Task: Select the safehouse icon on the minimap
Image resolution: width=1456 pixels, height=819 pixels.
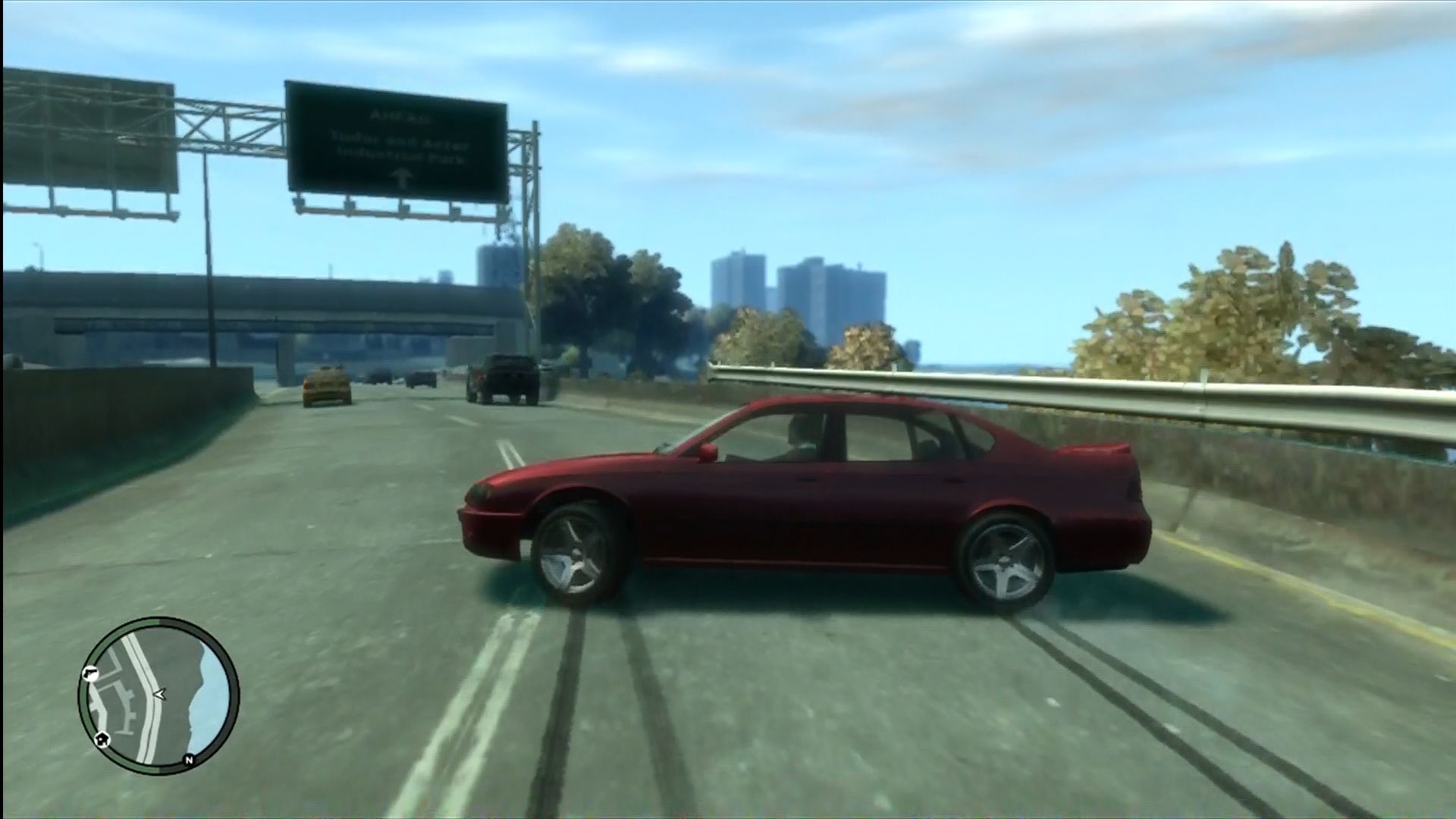Action: click(x=102, y=740)
